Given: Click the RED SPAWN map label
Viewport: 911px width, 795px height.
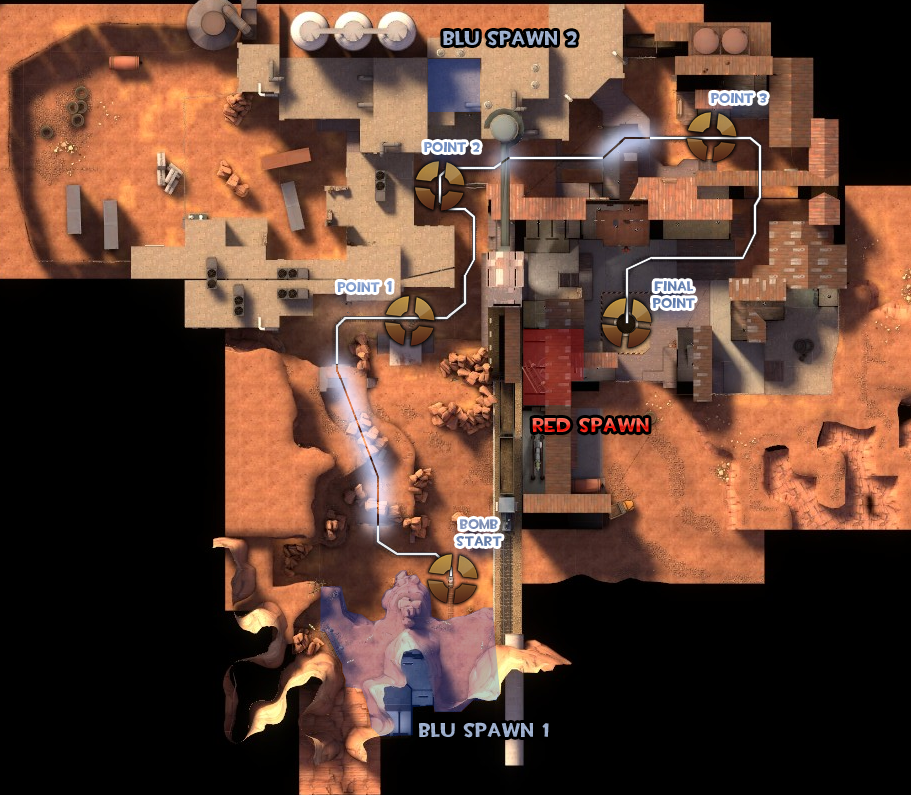Looking at the screenshot, I should tap(590, 425).
